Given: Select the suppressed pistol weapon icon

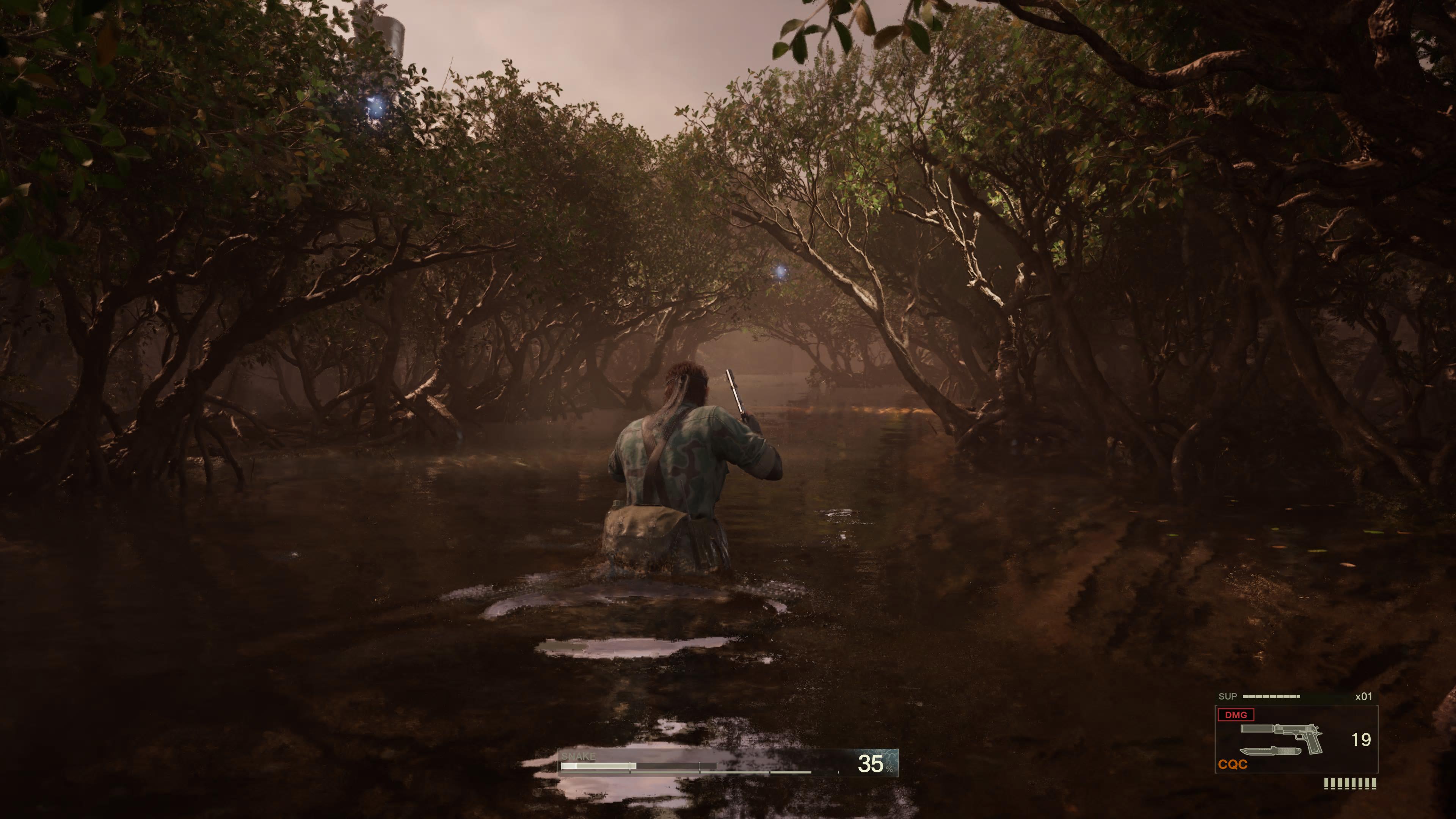Looking at the screenshot, I should pos(1282,735).
